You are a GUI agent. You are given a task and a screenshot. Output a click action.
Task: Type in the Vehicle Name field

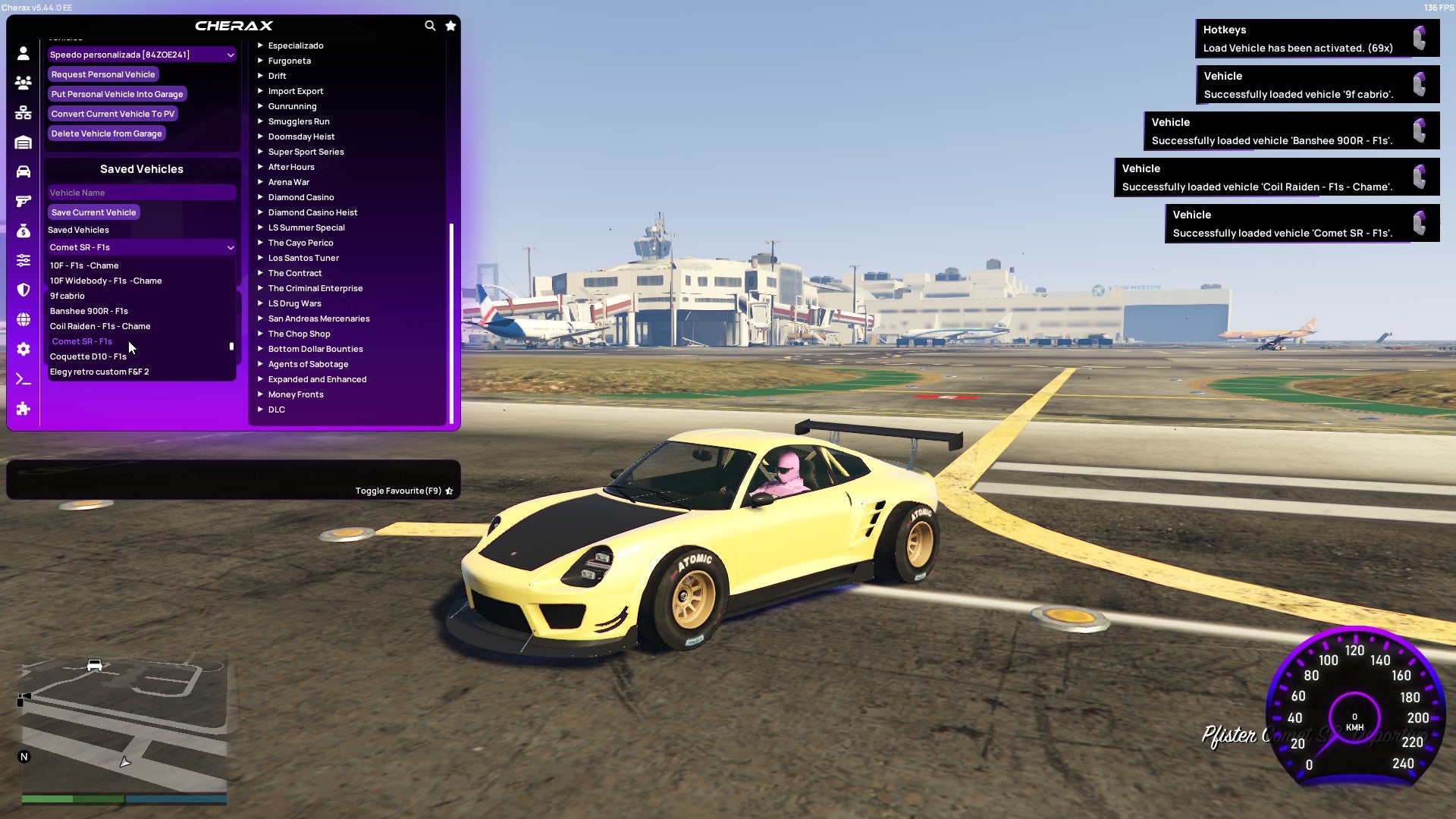141,193
